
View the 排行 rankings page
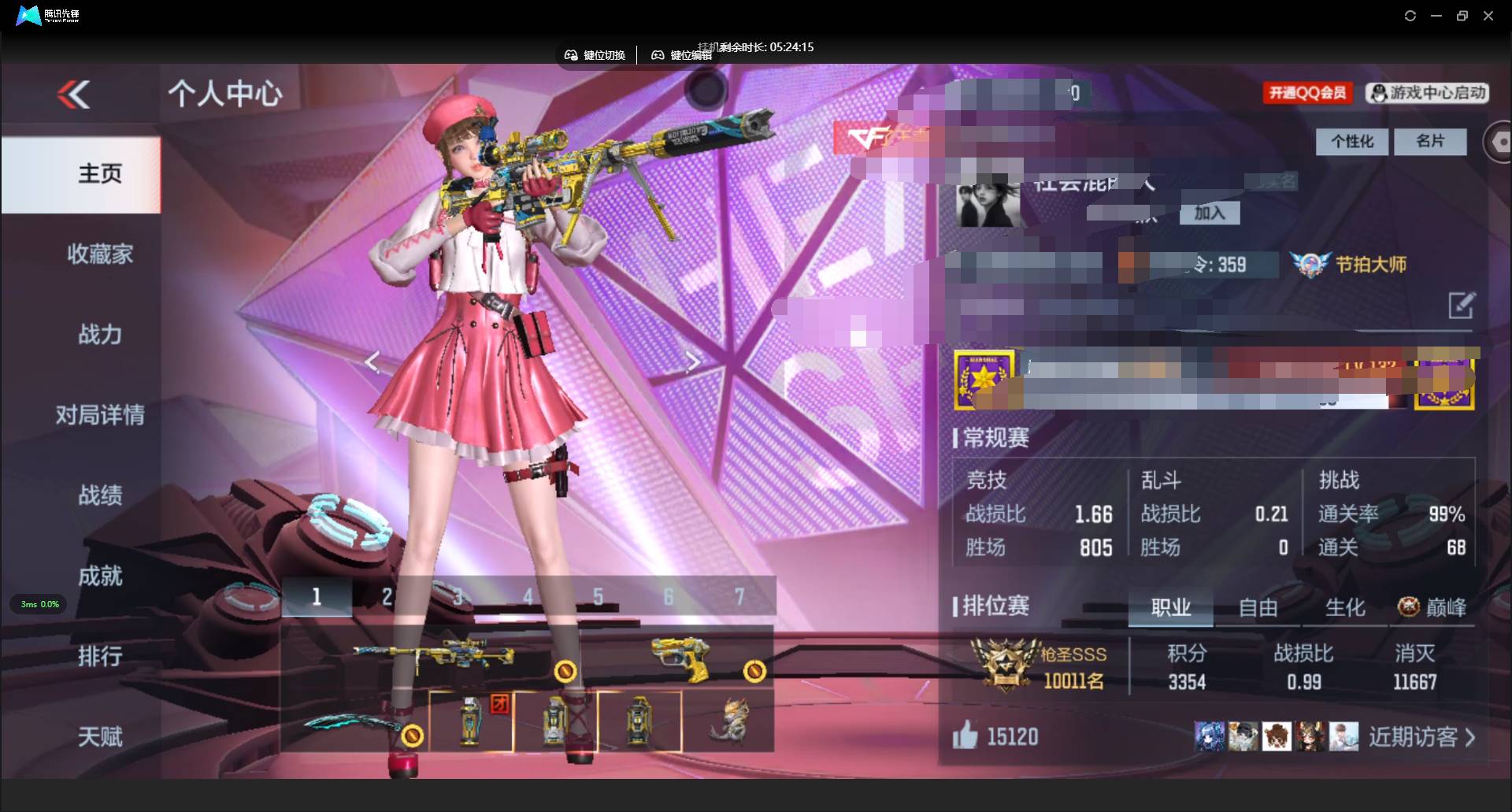pyautogui.click(x=99, y=656)
